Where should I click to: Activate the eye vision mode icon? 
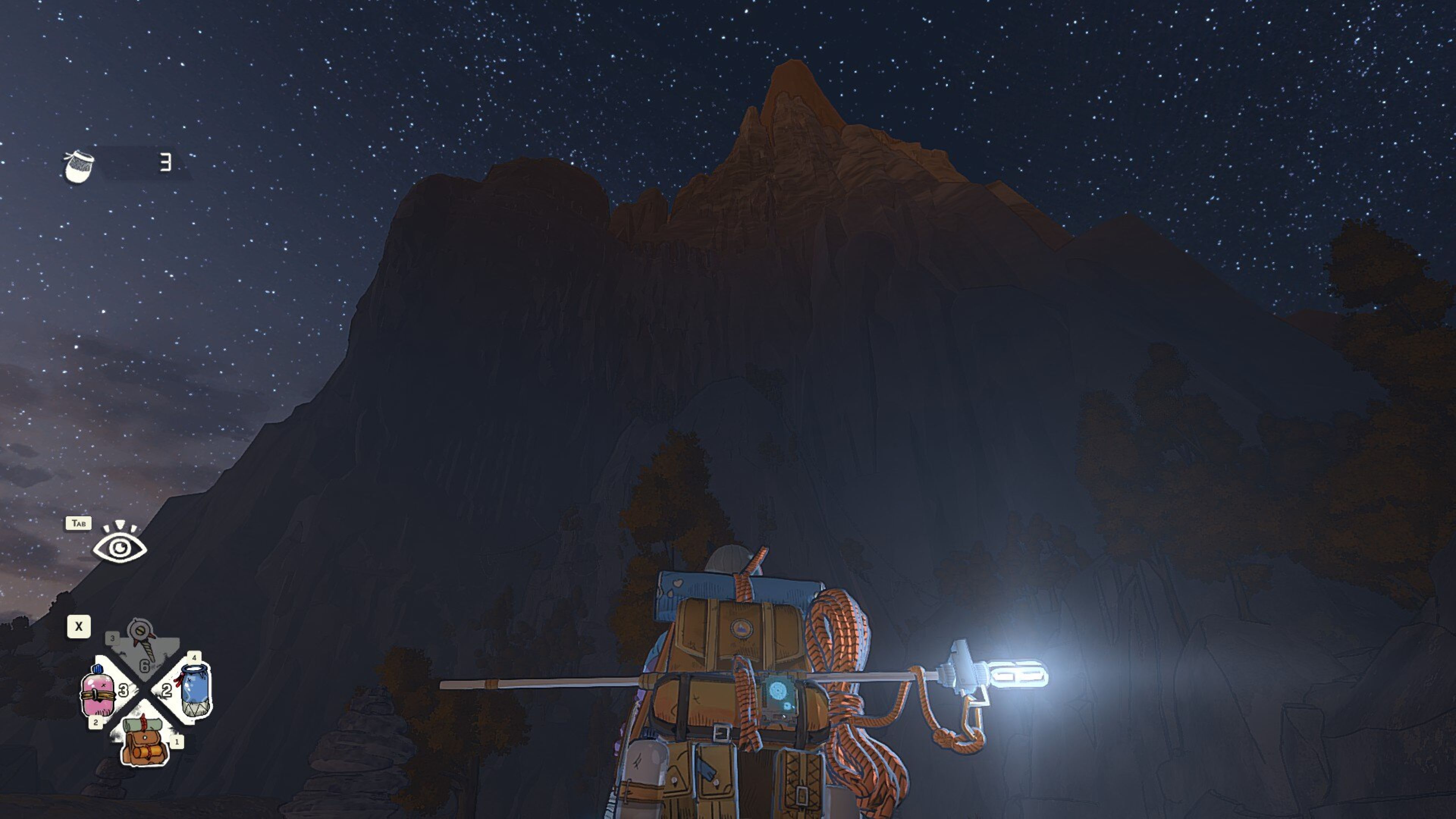pyautogui.click(x=119, y=546)
